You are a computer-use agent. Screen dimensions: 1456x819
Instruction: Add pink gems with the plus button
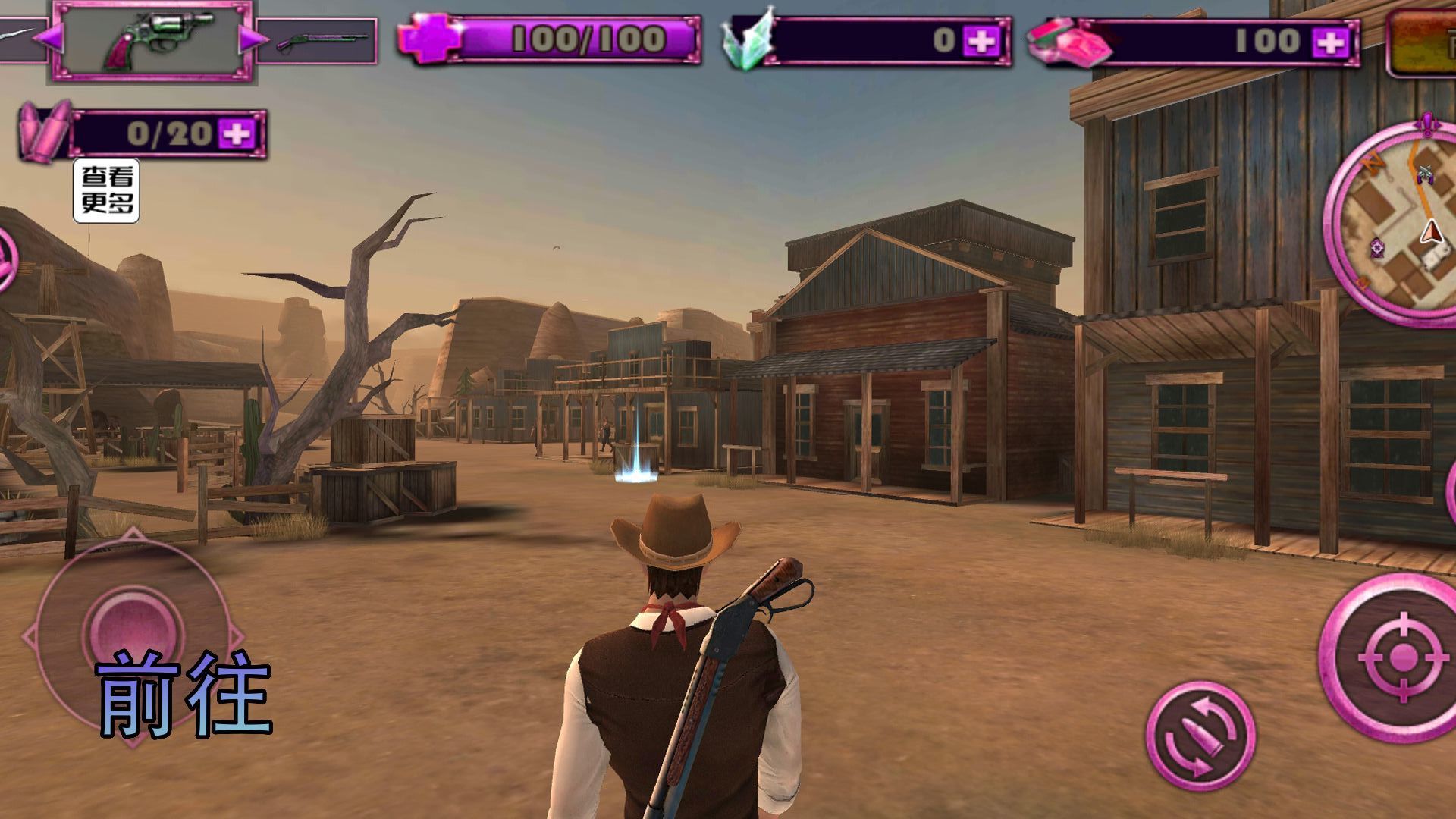tap(1330, 41)
